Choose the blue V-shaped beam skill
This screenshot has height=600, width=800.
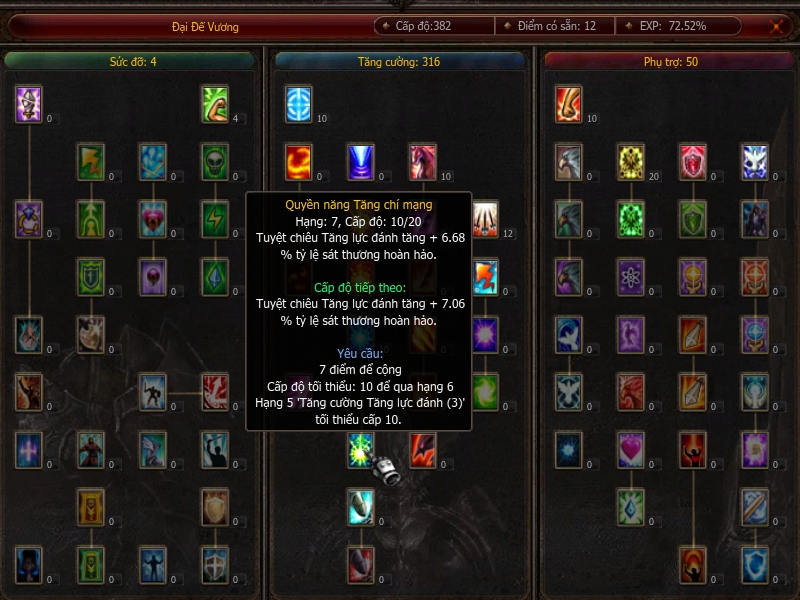[x=361, y=161]
